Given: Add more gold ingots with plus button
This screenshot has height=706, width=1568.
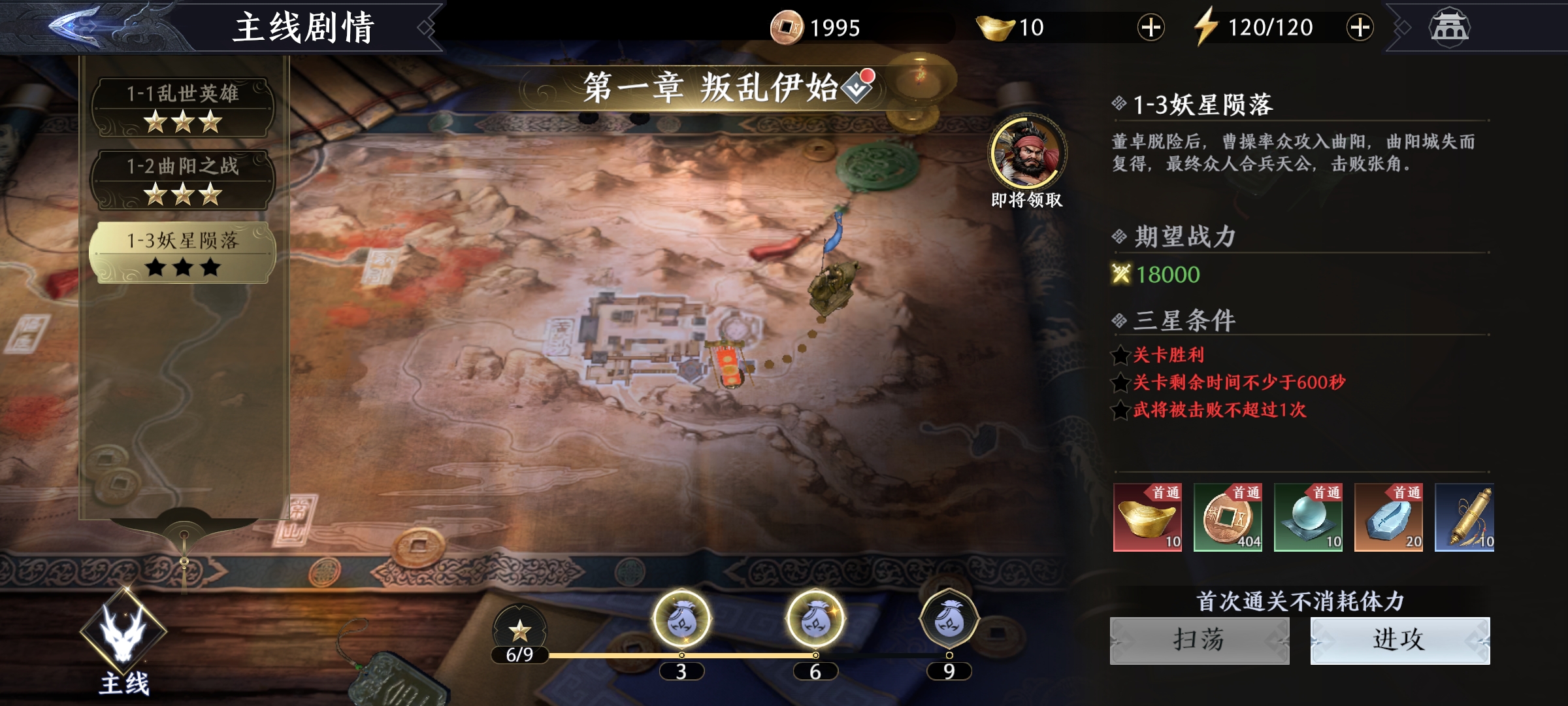Looking at the screenshot, I should (1151, 27).
